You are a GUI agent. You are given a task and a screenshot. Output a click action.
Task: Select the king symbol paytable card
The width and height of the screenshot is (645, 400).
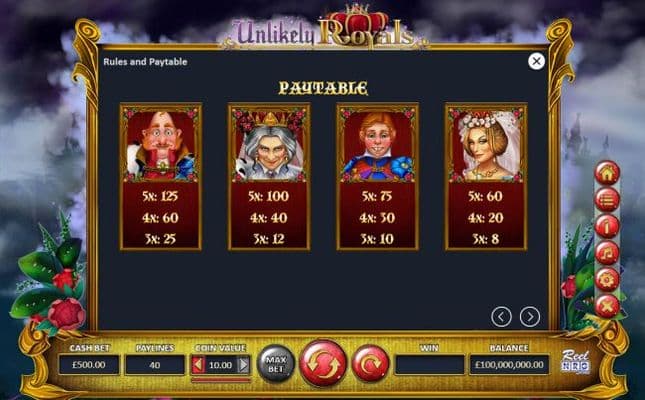pos(160,176)
